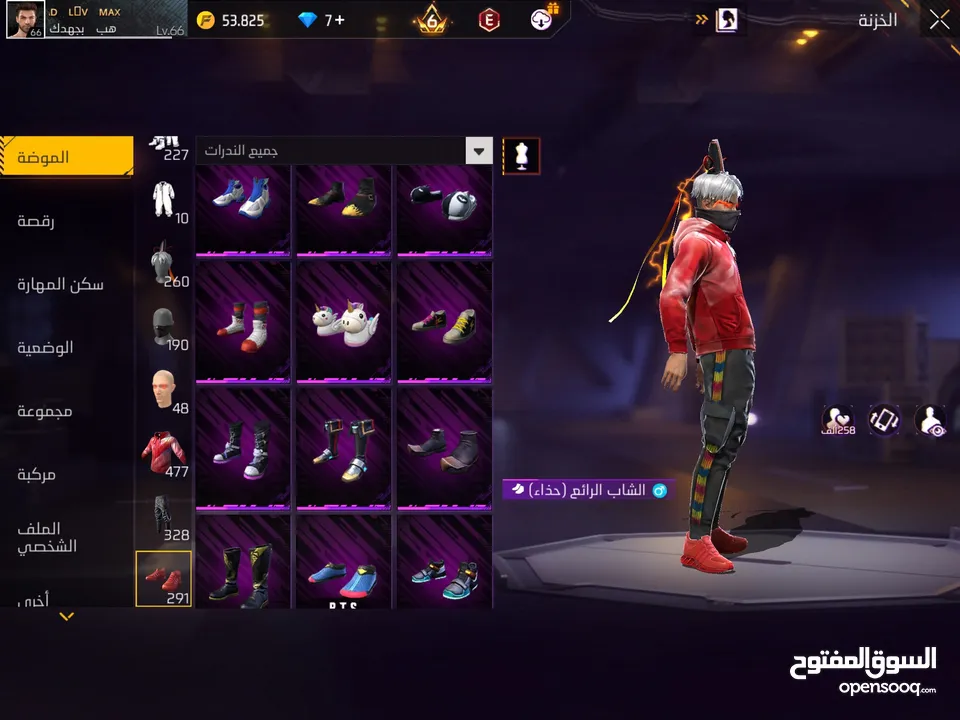Image resolution: width=960 pixels, height=720 pixels.
Task: Select the red jacket tops category
Action: [x=163, y=452]
